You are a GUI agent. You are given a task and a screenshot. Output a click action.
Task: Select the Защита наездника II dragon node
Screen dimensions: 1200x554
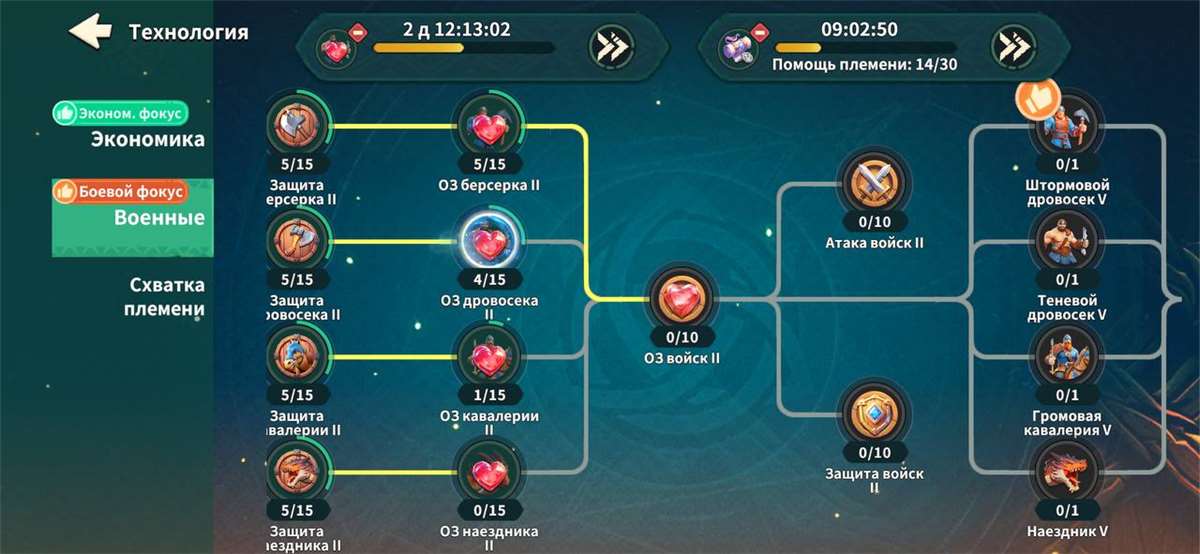299,472
